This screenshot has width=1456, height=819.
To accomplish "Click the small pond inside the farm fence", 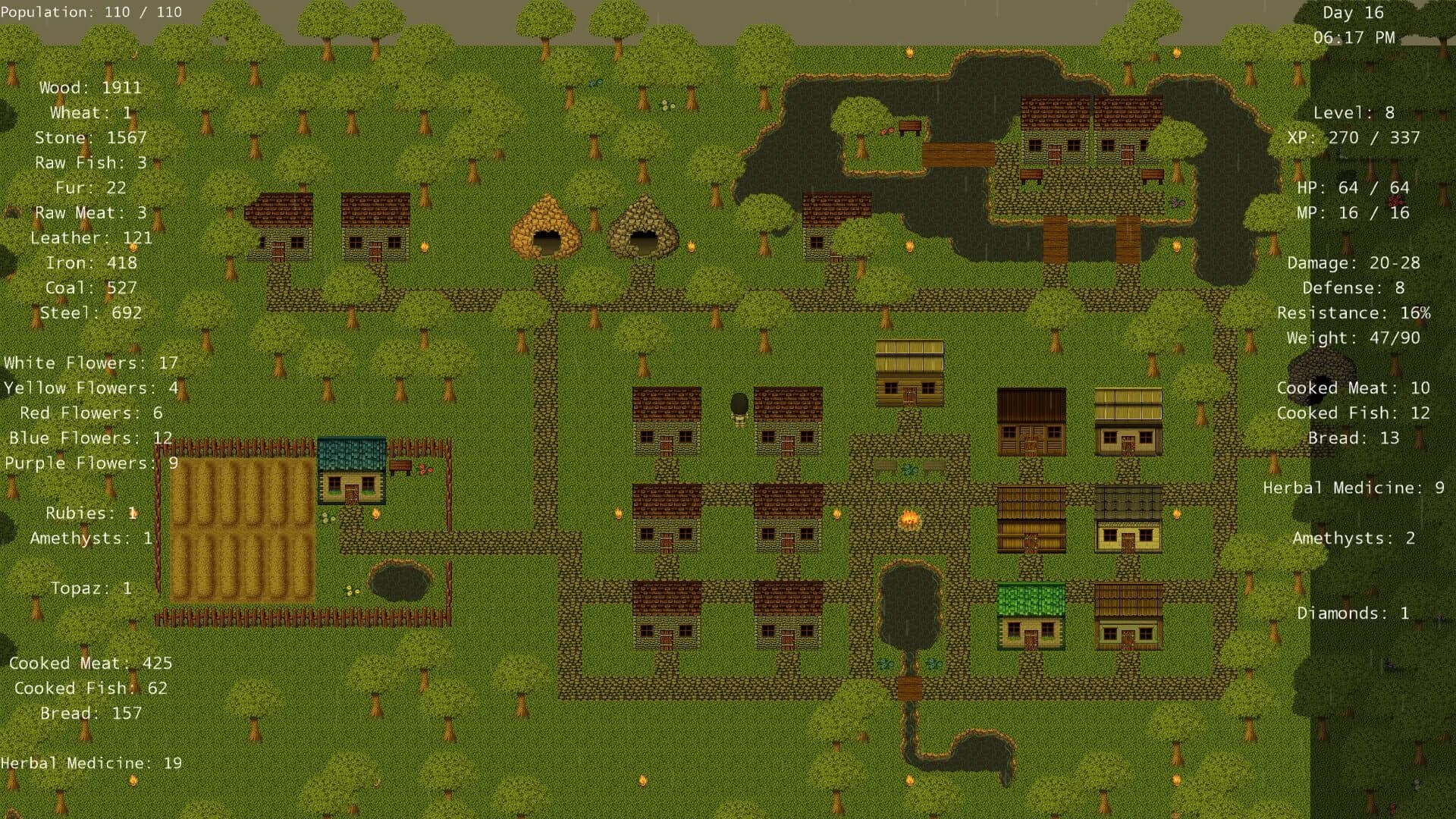I will (x=400, y=582).
